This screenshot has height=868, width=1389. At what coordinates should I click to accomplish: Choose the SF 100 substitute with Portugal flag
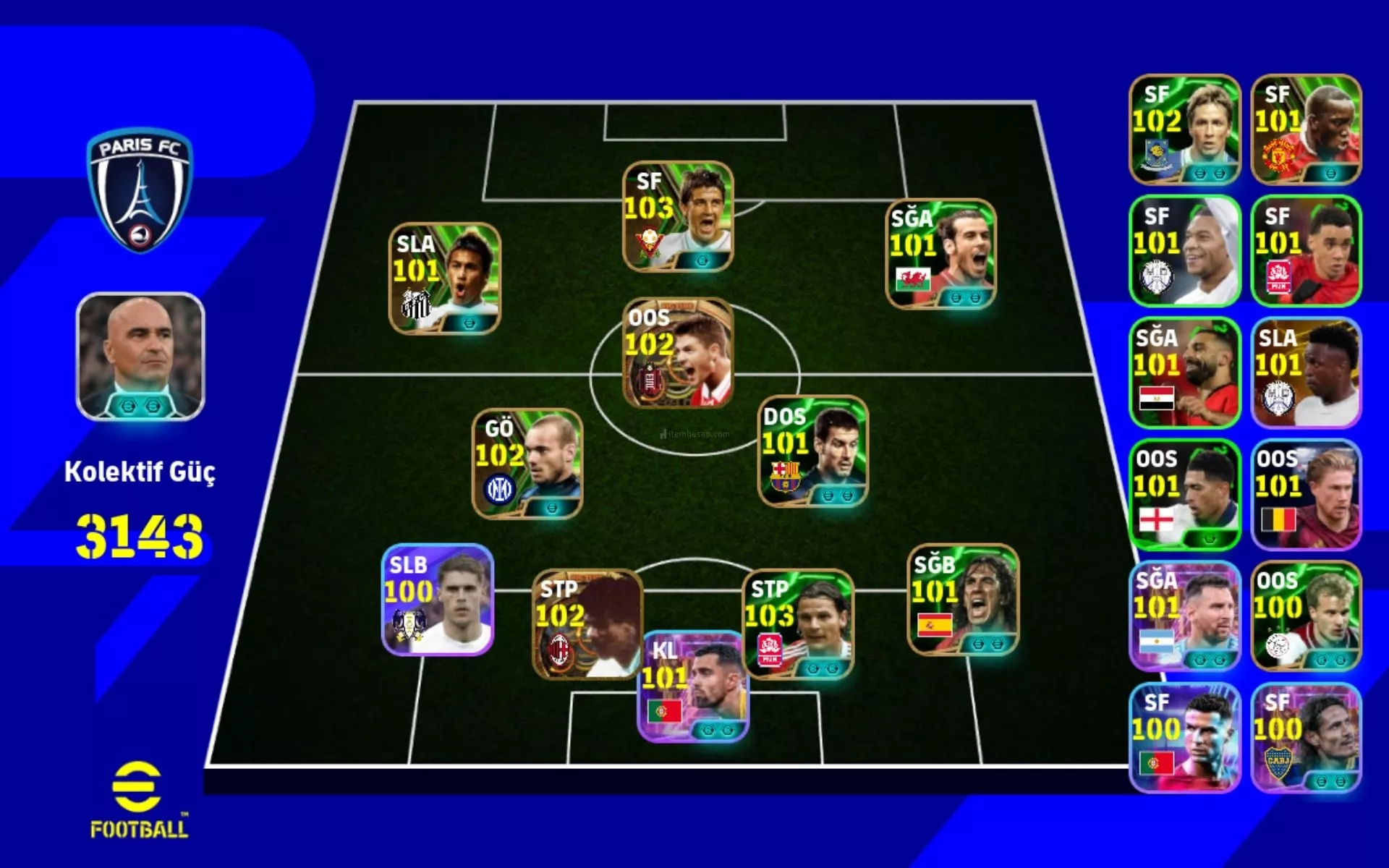tap(1184, 738)
